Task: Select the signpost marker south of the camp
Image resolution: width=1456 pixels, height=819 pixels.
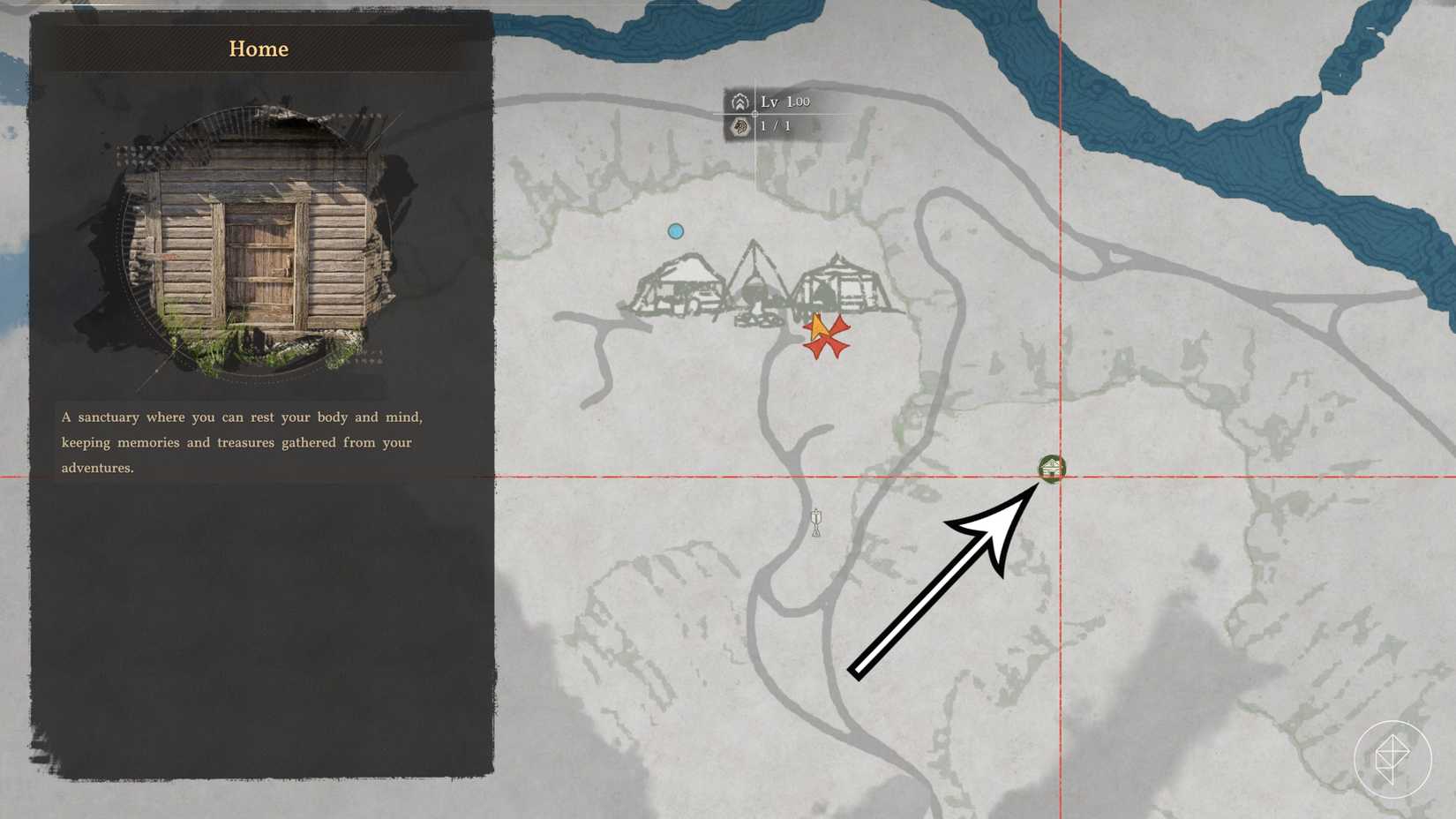Action: pos(816,522)
